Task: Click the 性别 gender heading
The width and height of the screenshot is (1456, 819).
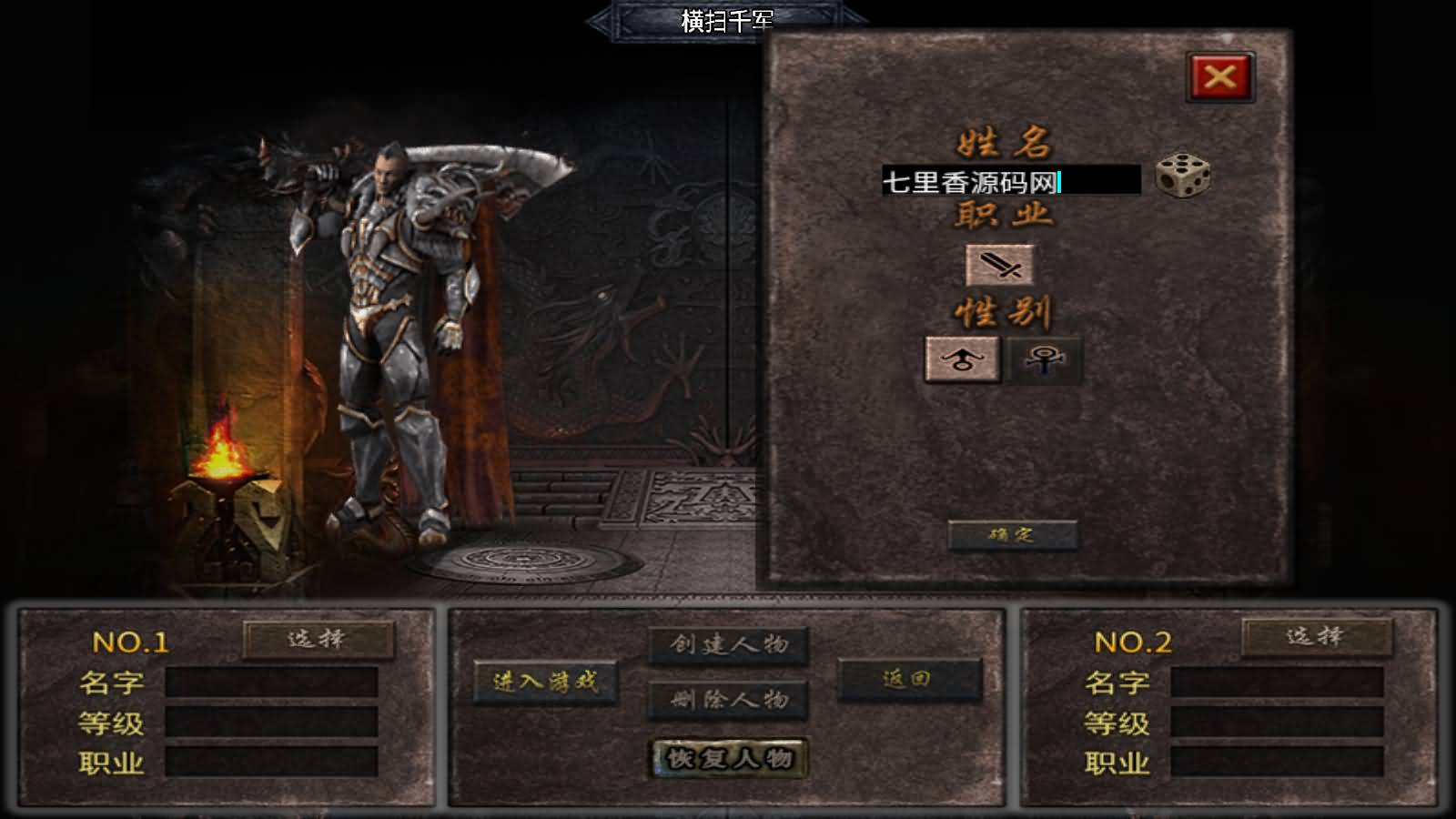Action: (1001, 309)
